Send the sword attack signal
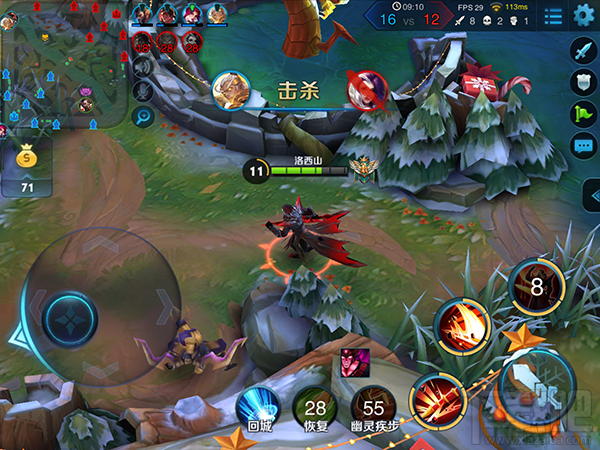This screenshot has height=450, width=600. (x=583, y=49)
